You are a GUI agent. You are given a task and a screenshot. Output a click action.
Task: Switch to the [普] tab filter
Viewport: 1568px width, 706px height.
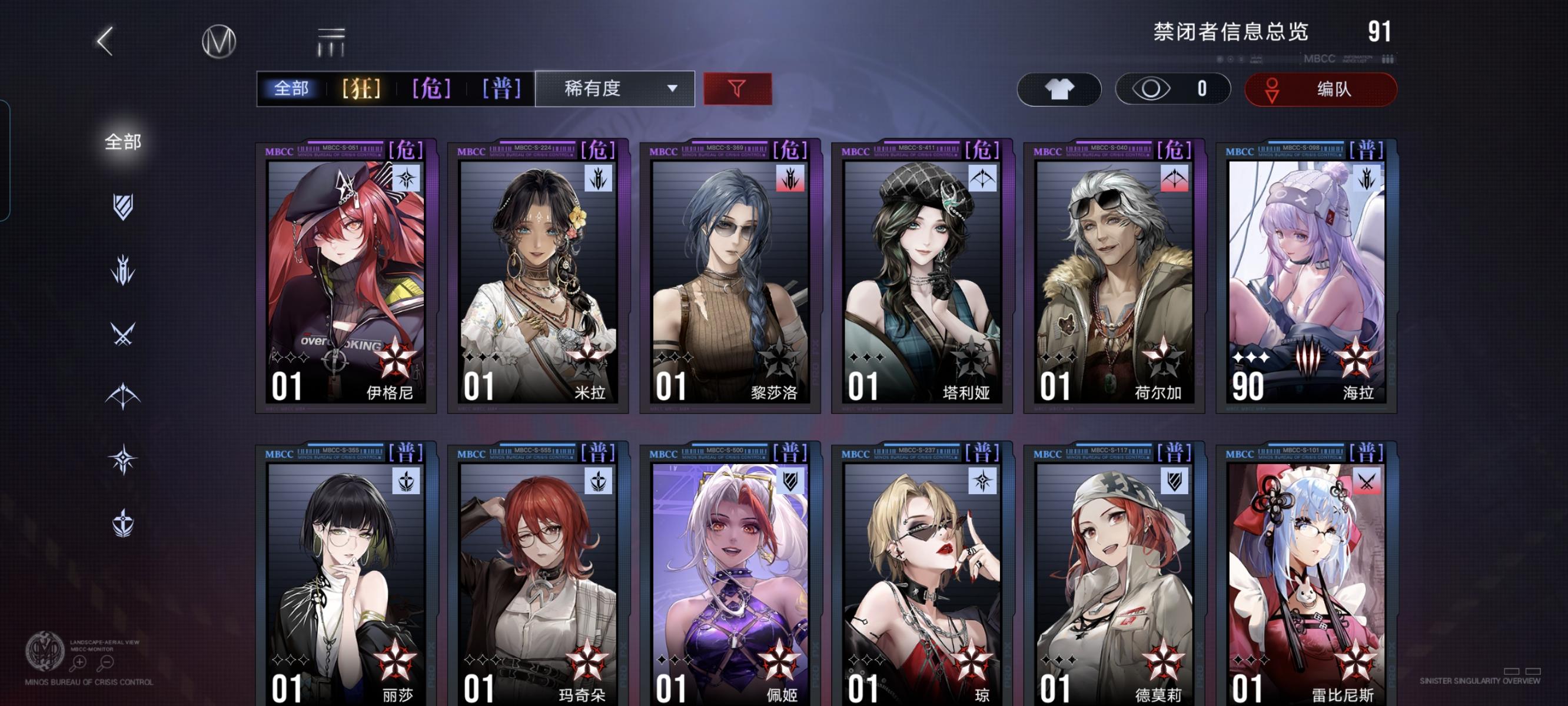tap(500, 89)
